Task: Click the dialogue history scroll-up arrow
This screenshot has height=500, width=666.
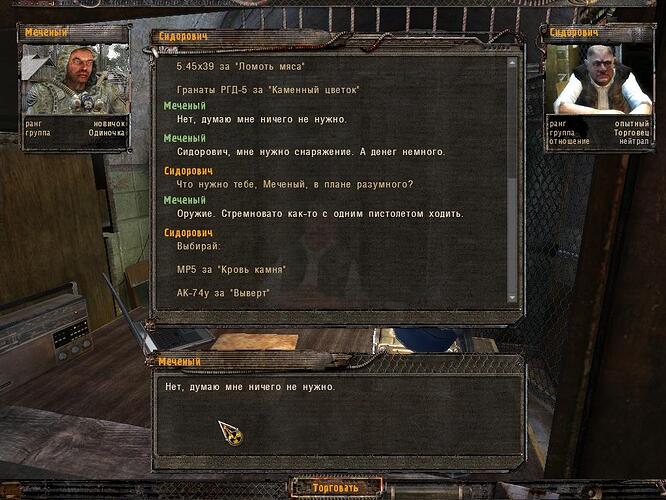Action: tap(513, 62)
